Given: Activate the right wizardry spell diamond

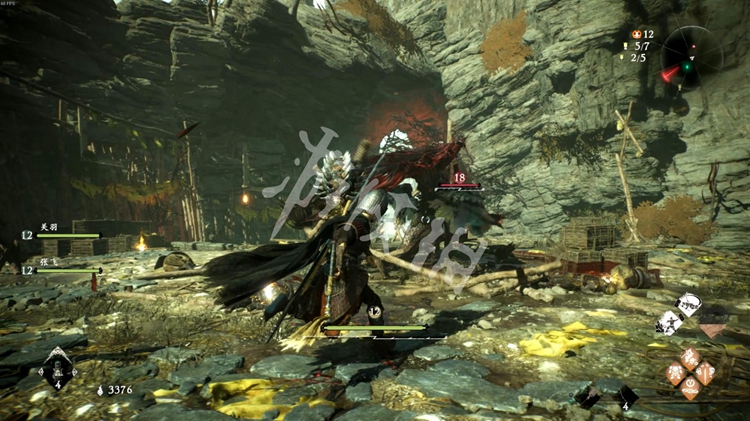Looking at the screenshot, I should pyautogui.click(x=706, y=372).
